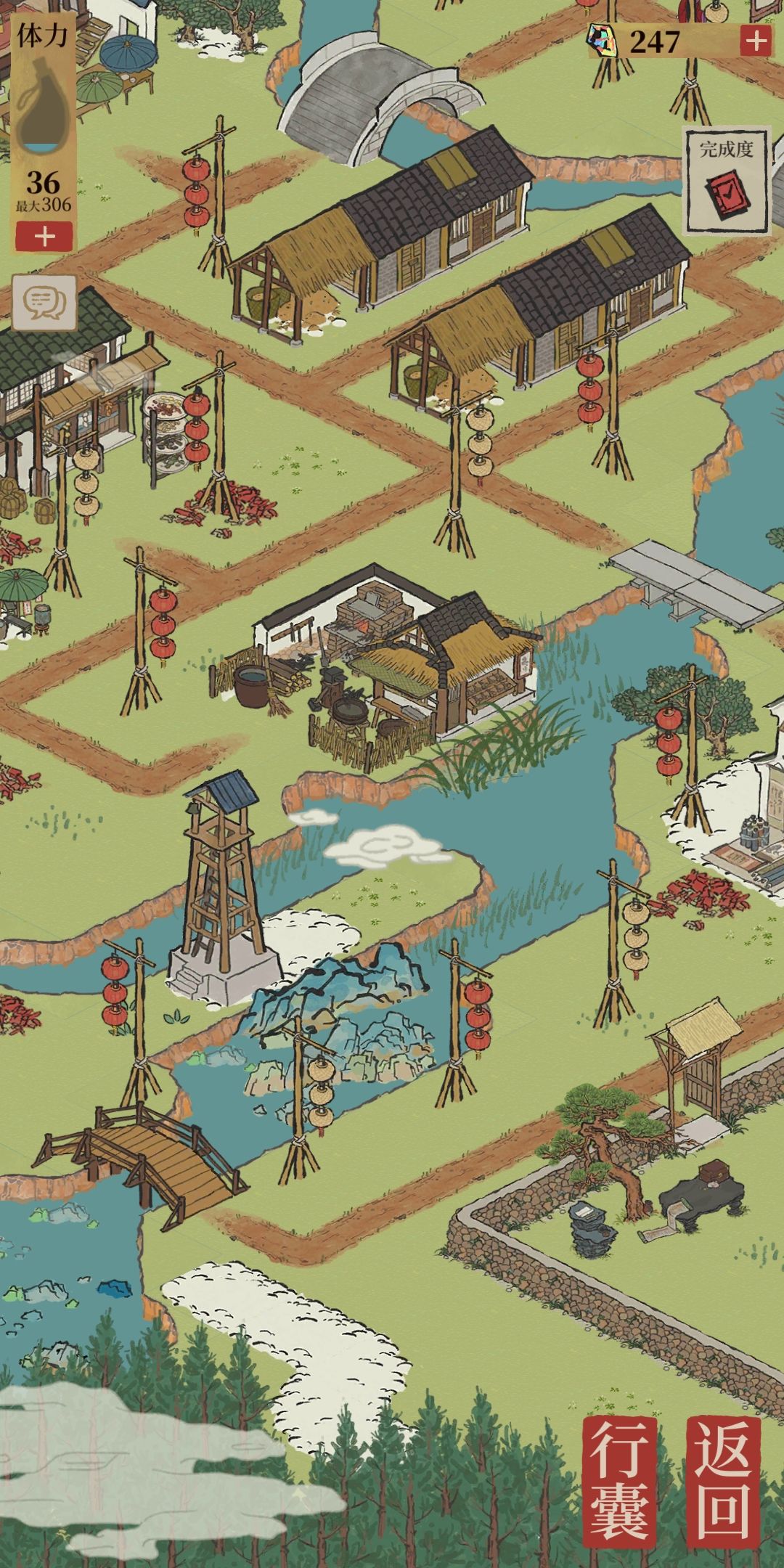Image resolution: width=784 pixels, height=1568 pixels.
Task: Open the chat speech bubble
Action: pos(44,301)
